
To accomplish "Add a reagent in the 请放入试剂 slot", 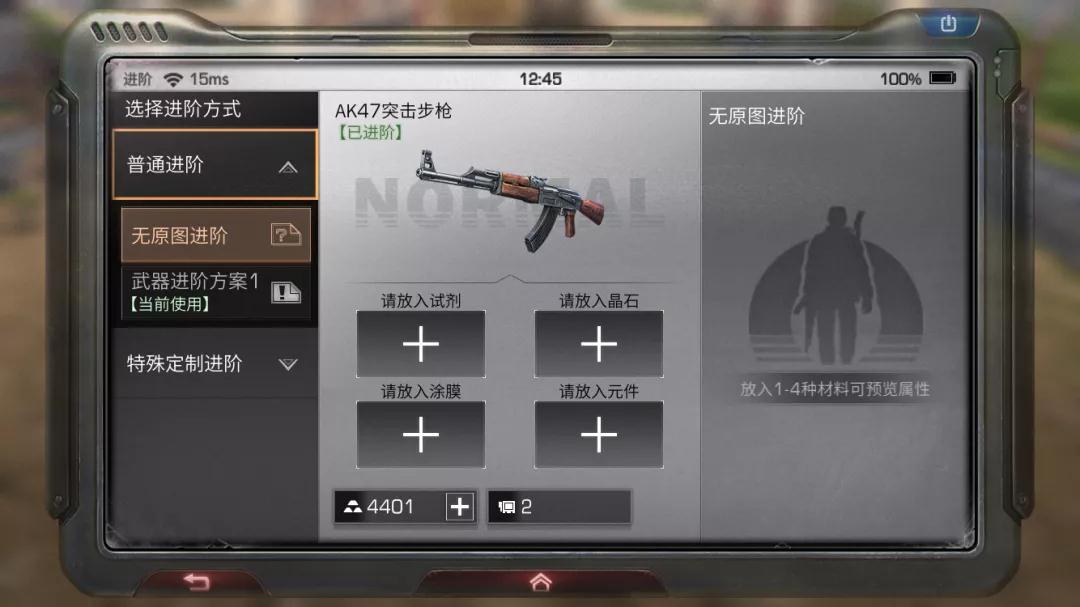I will pos(421,344).
